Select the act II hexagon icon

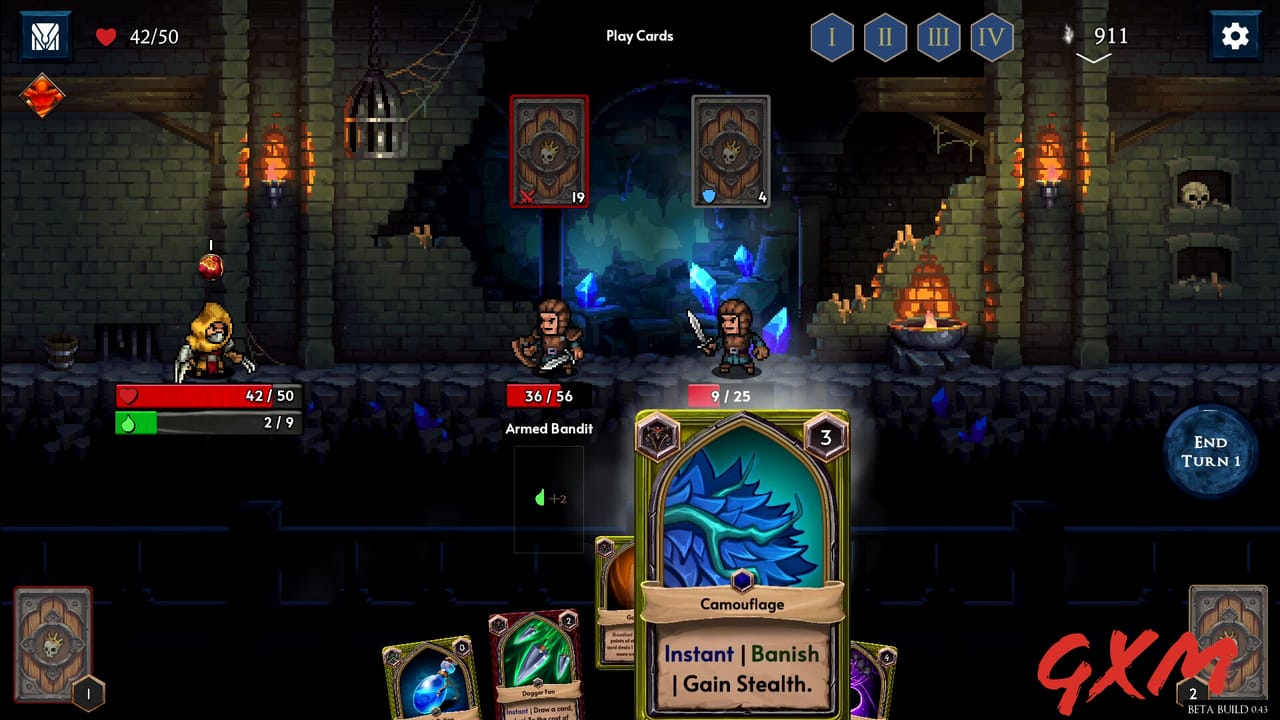click(x=885, y=38)
